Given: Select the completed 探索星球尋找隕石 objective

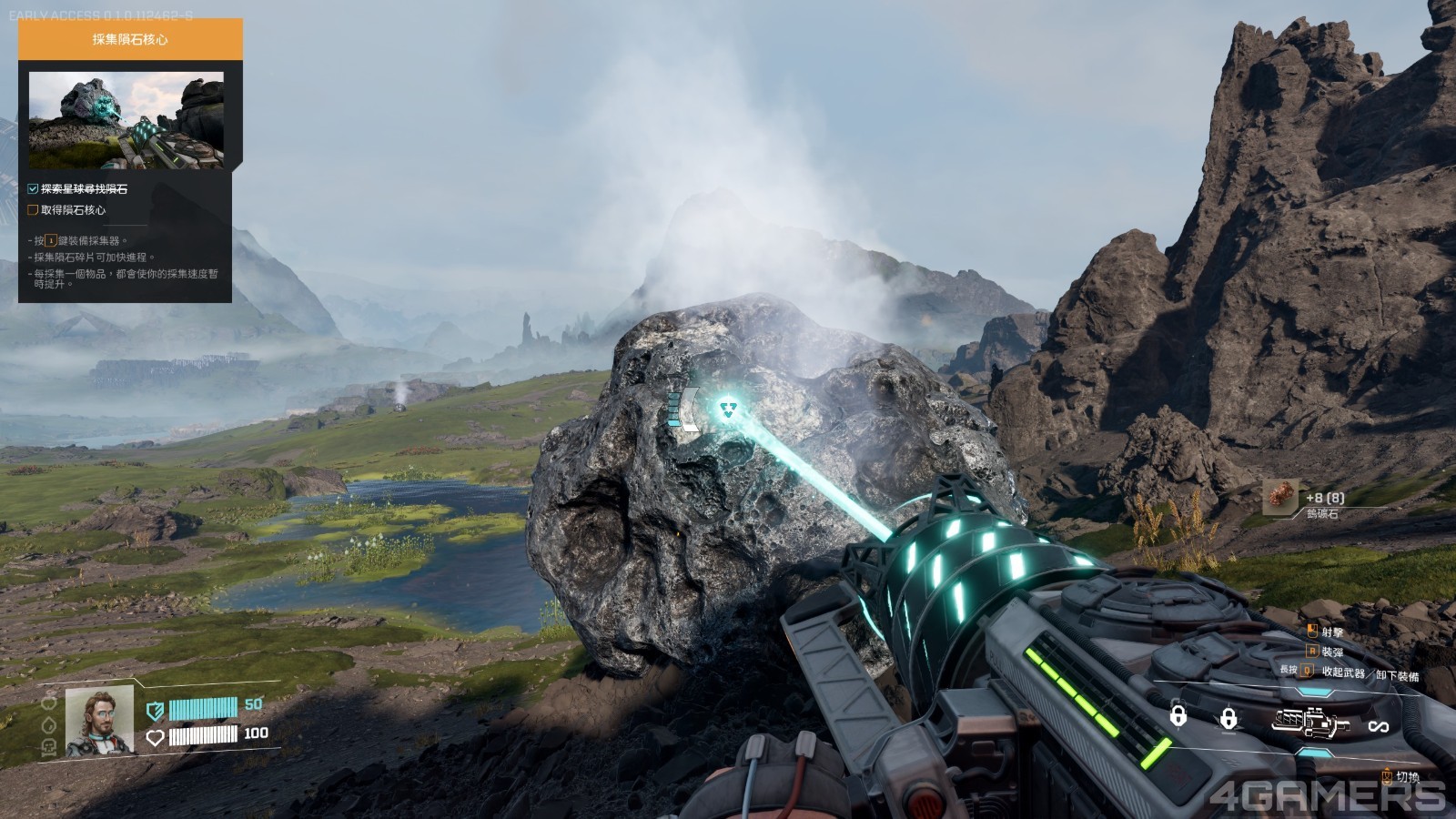Looking at the screenshot, I should (x=83, y=189).
